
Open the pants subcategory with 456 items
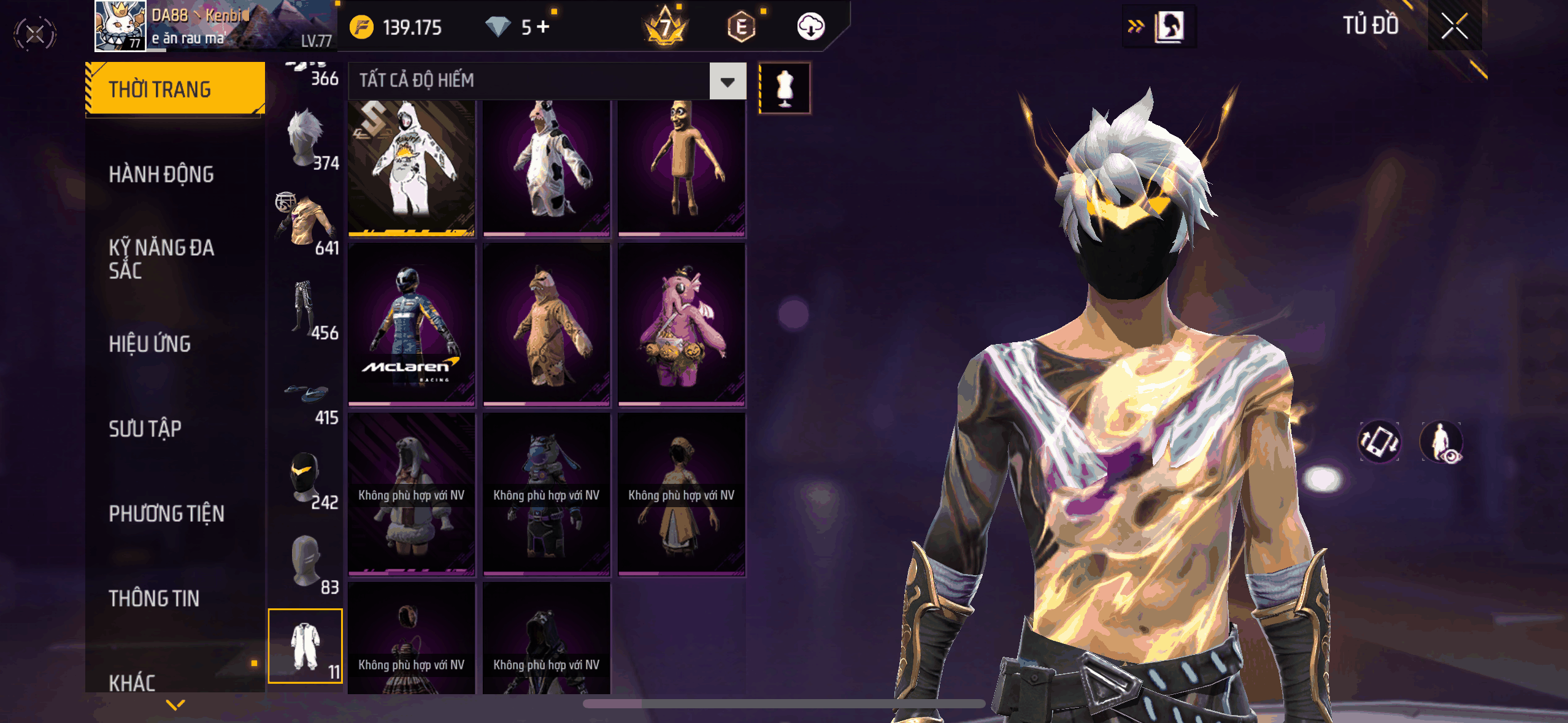[307, 310]
